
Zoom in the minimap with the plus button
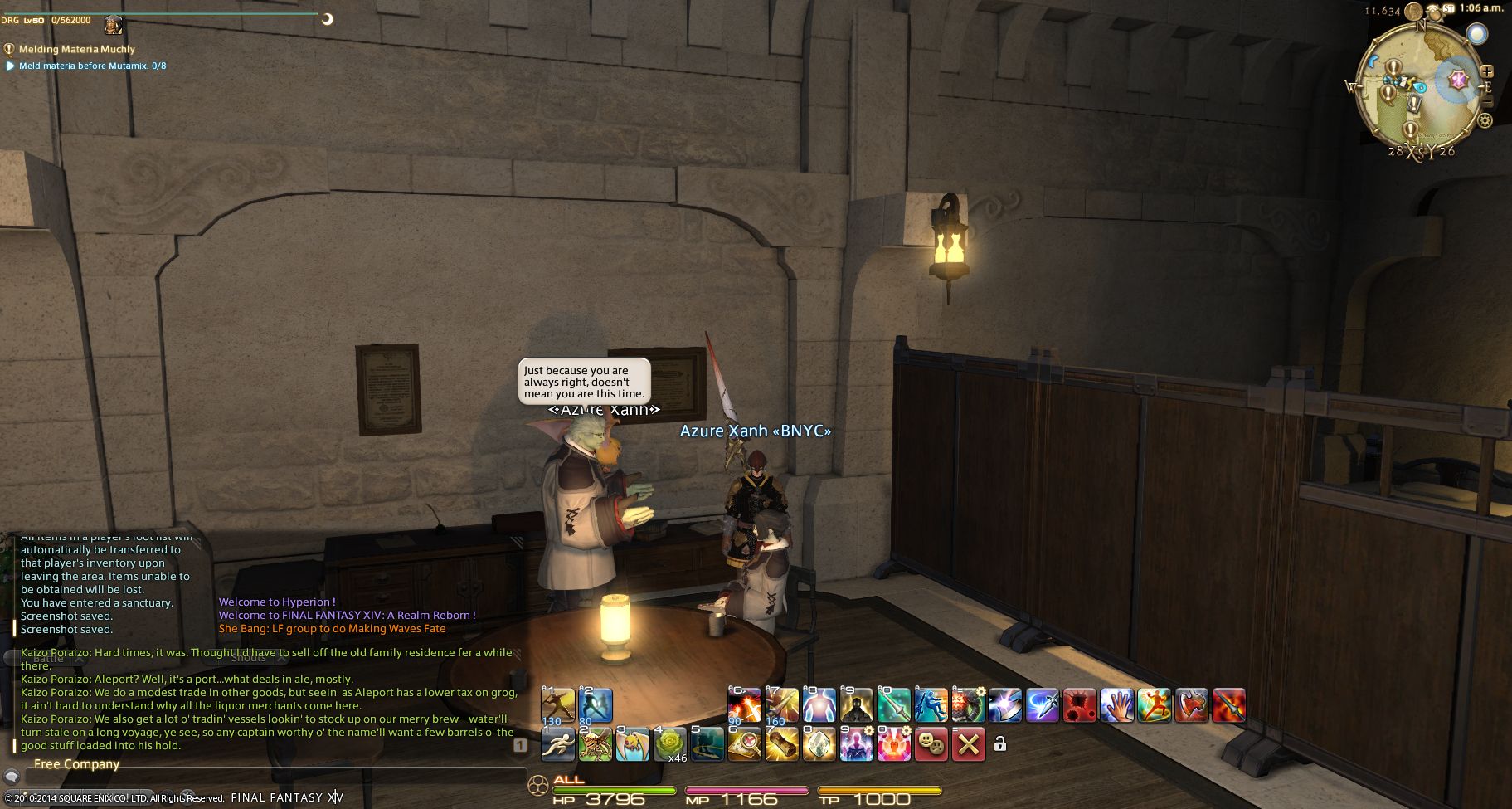(1487, 72)
